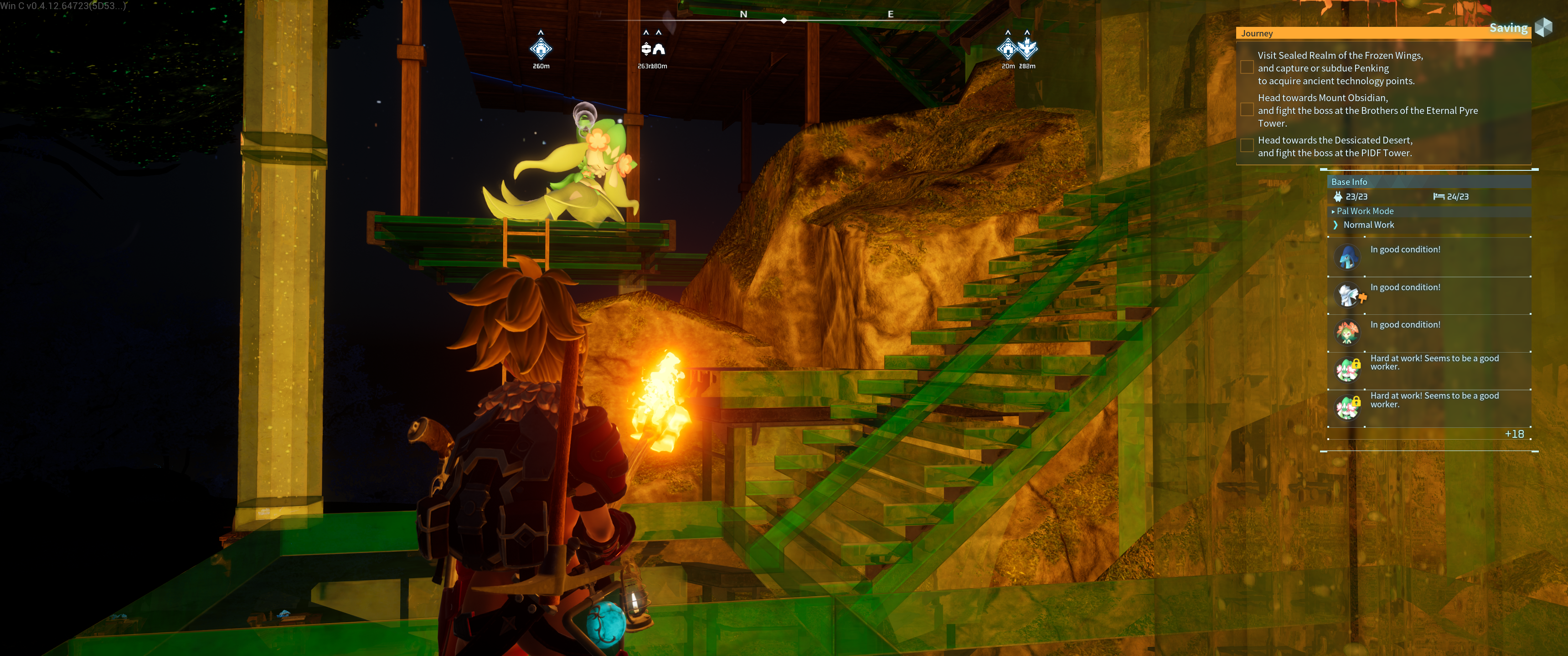
Task: Click the winged statue compass marker
Action: pos(1027,47)
